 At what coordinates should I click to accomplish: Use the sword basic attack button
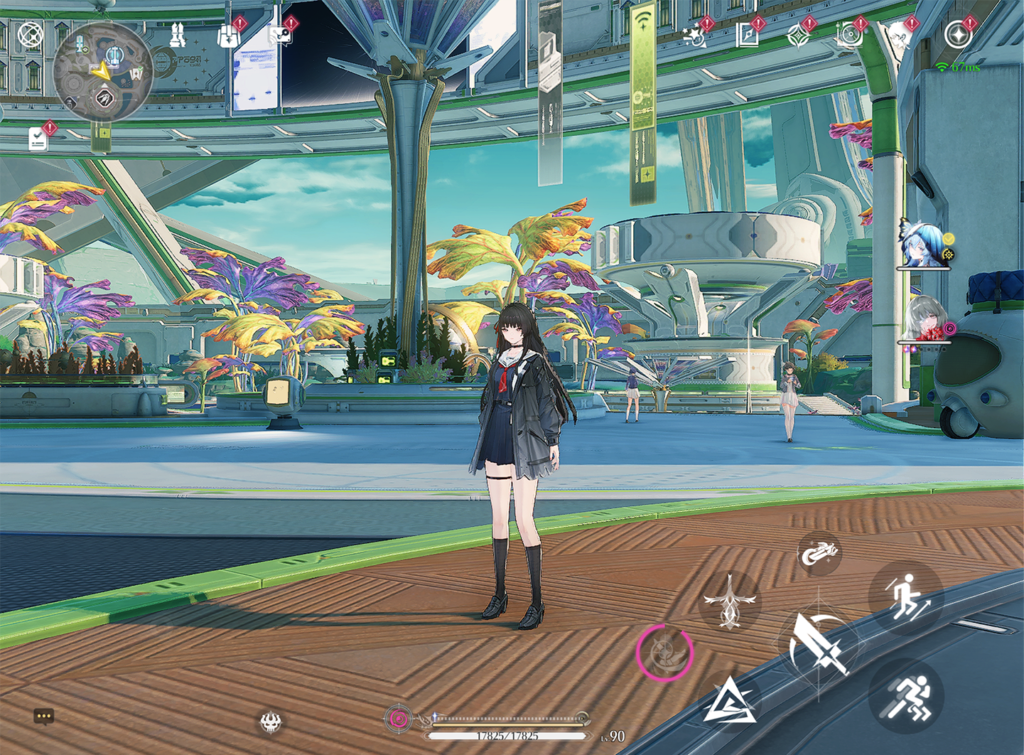tap(818, 644)
